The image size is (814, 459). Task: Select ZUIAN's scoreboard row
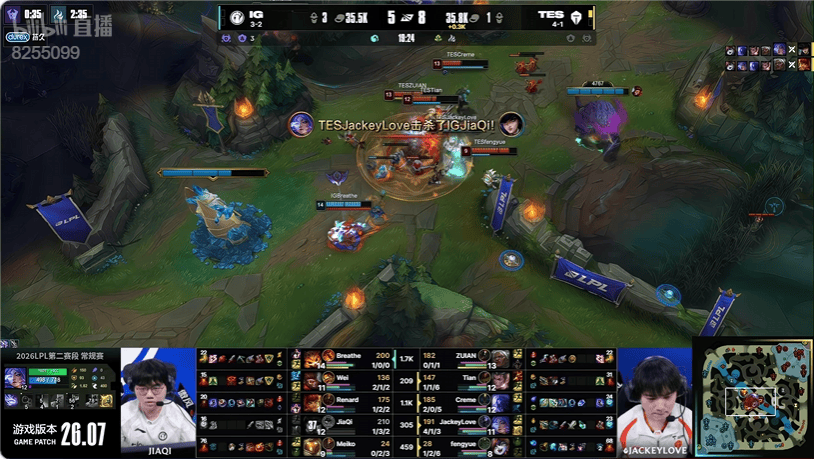coord(460,359)
